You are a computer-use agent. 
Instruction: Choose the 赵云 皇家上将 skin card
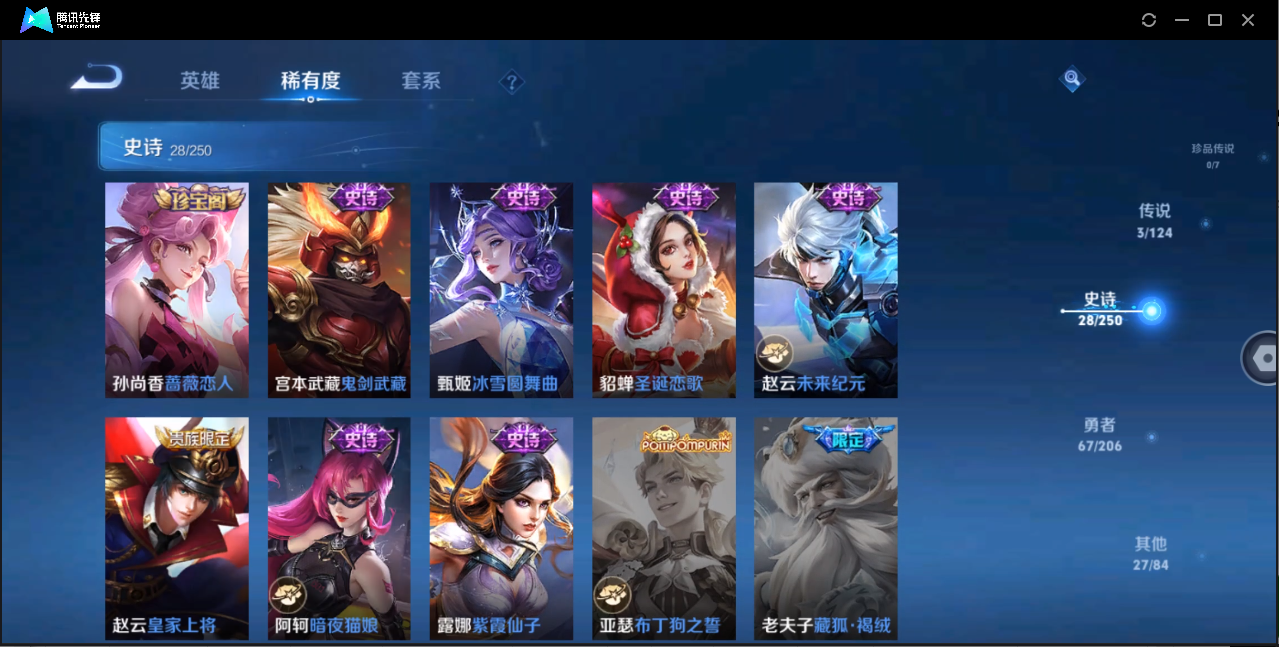click(x=177, y=528)
